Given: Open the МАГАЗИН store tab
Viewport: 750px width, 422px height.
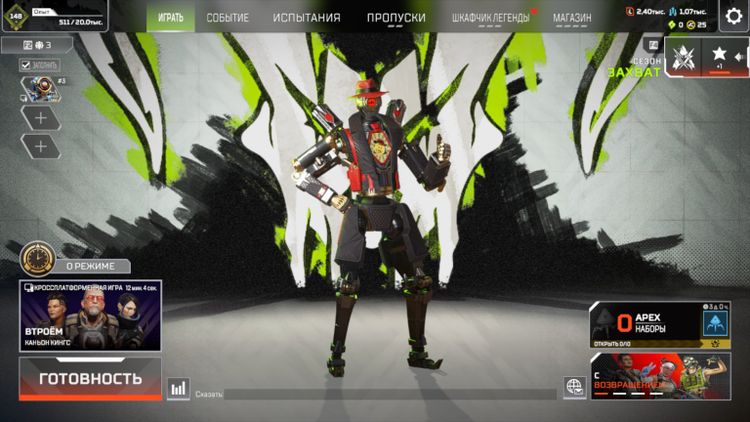Looking at the screenshot, I should coord(572,17).
